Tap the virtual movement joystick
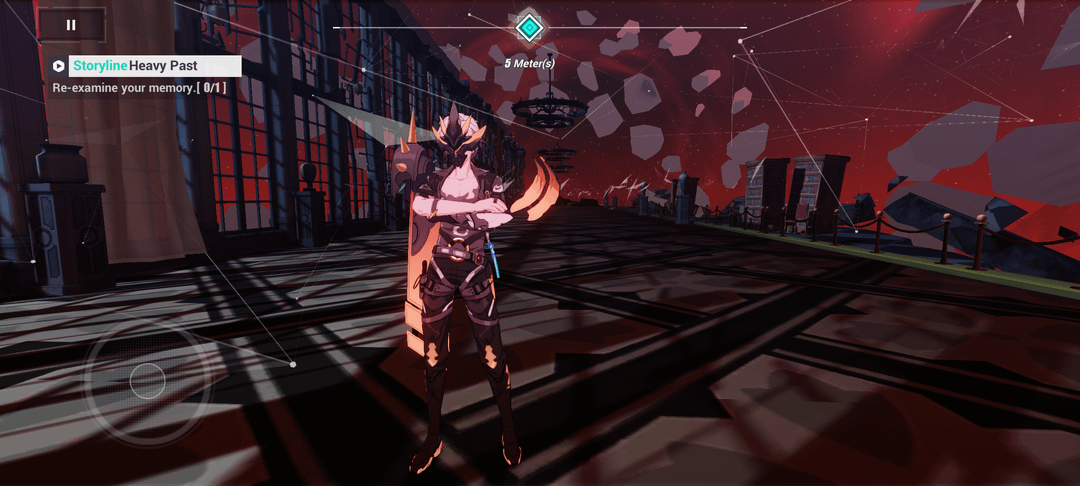This screenshot has width=1080, height=486. coord(147,381)
